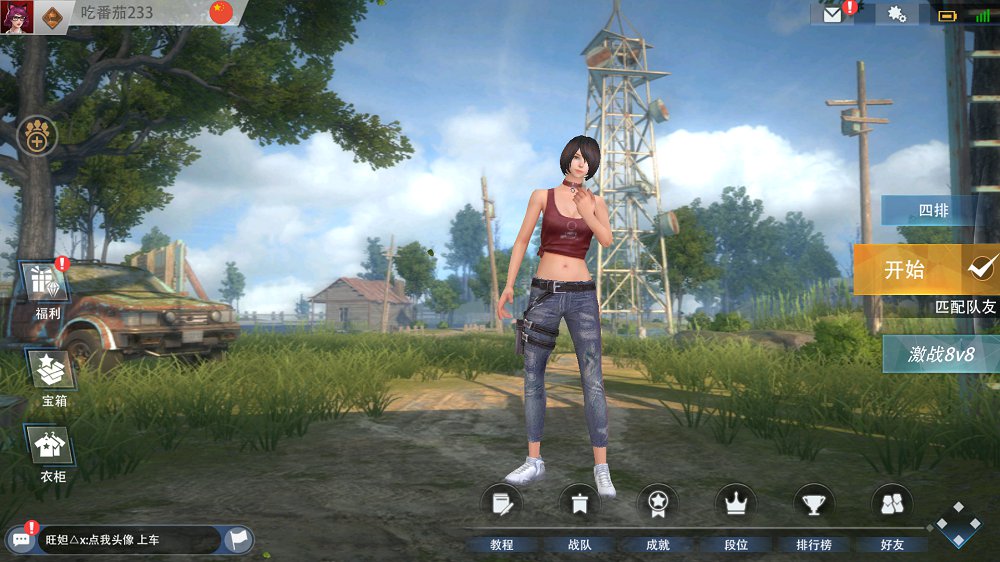Choose the 激战8v8 game mode

940,353
